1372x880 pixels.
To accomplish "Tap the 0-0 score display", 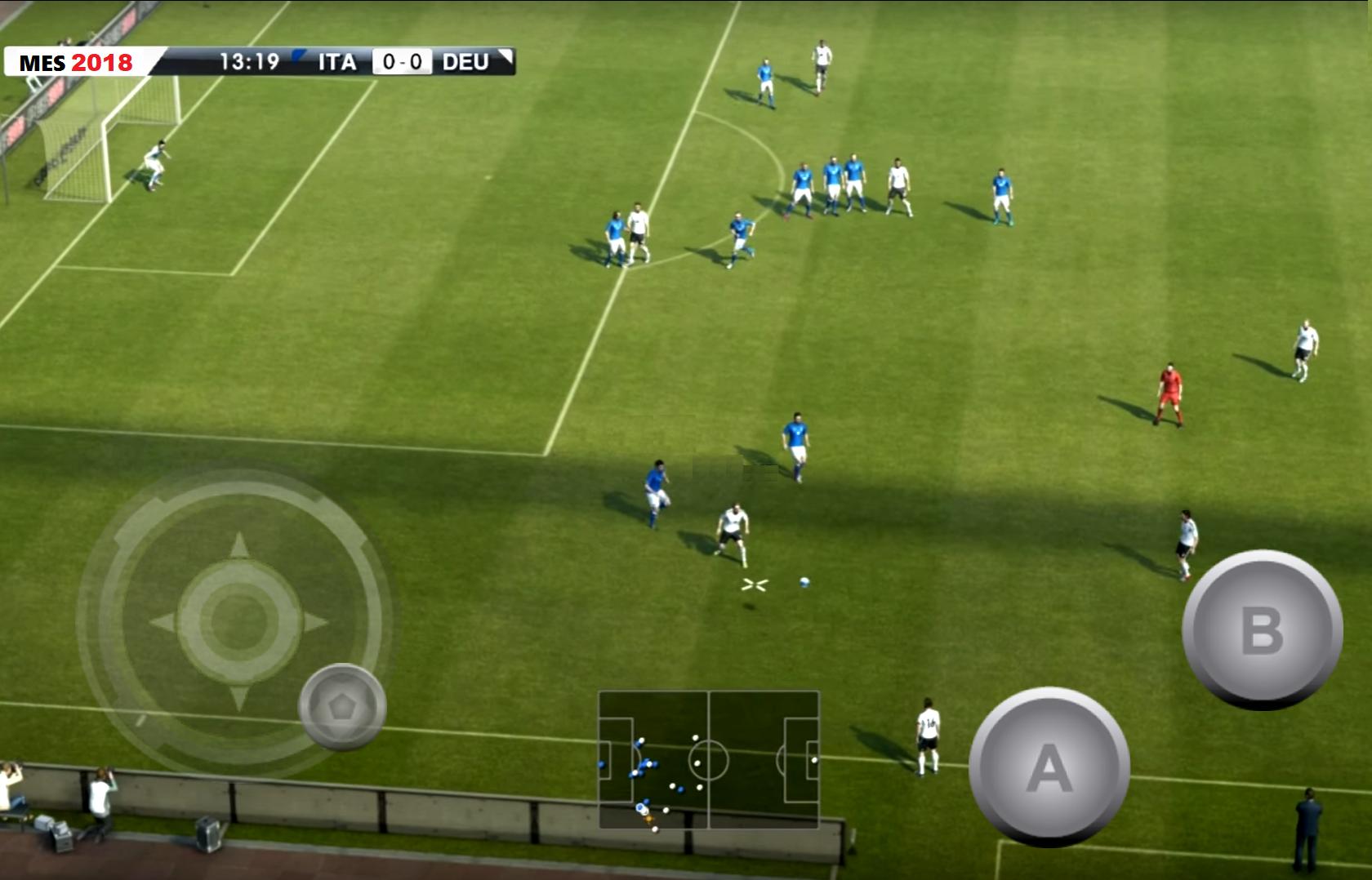I will click(402, 60).
